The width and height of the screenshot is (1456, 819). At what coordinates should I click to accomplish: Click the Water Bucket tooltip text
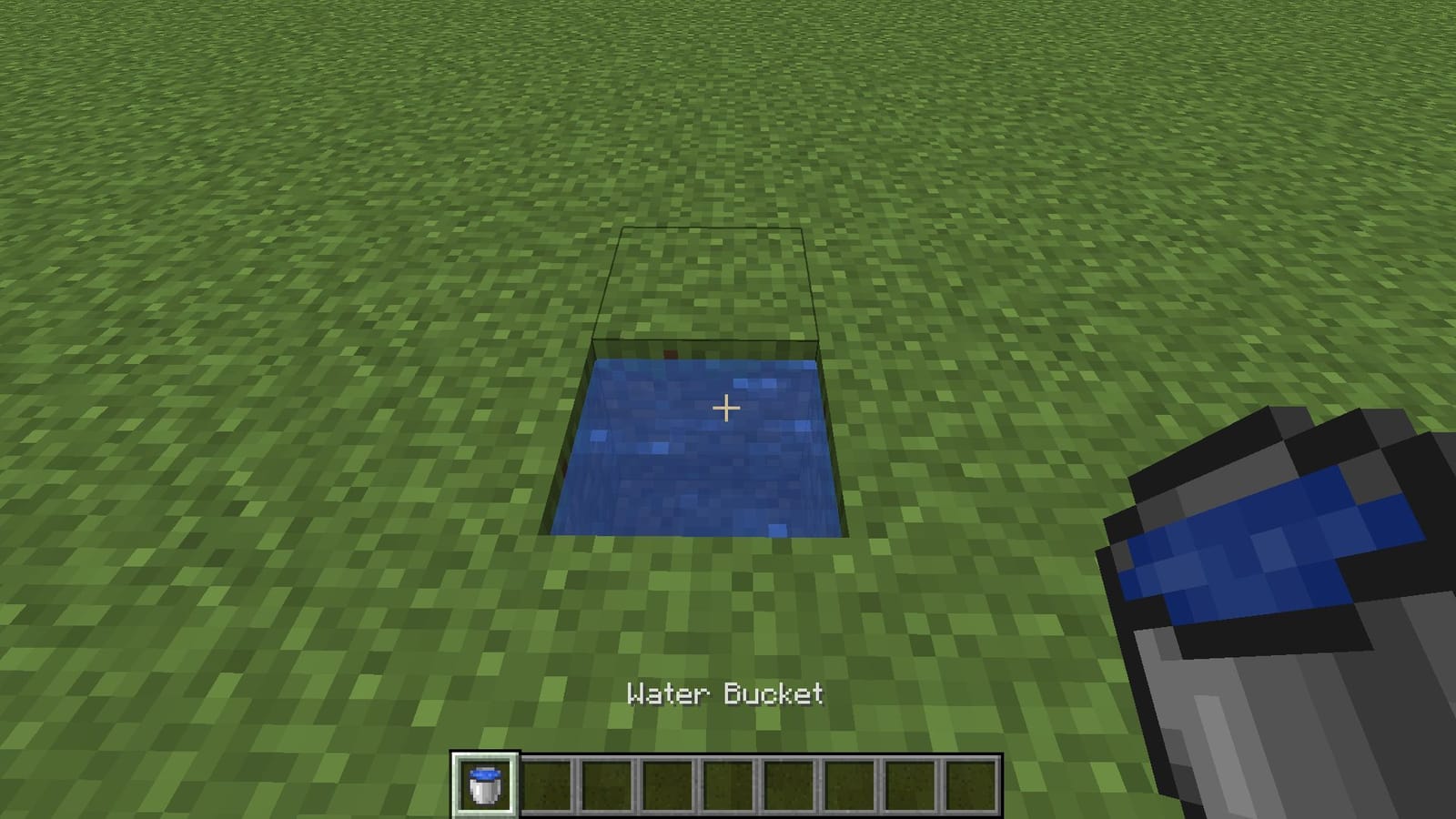(x=725, y=694)
